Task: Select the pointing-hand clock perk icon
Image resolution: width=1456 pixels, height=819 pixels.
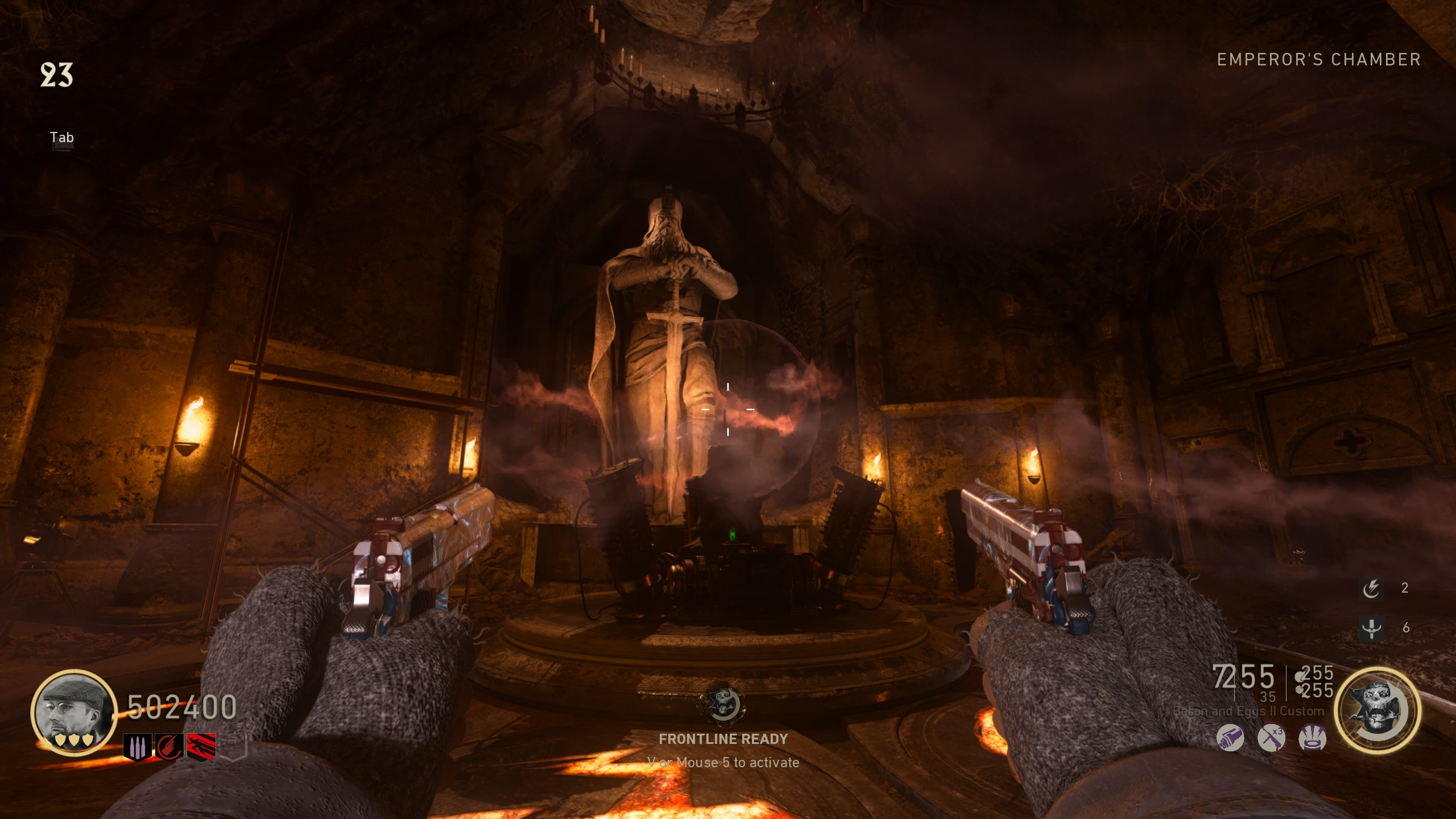Action: coord(169,747)
